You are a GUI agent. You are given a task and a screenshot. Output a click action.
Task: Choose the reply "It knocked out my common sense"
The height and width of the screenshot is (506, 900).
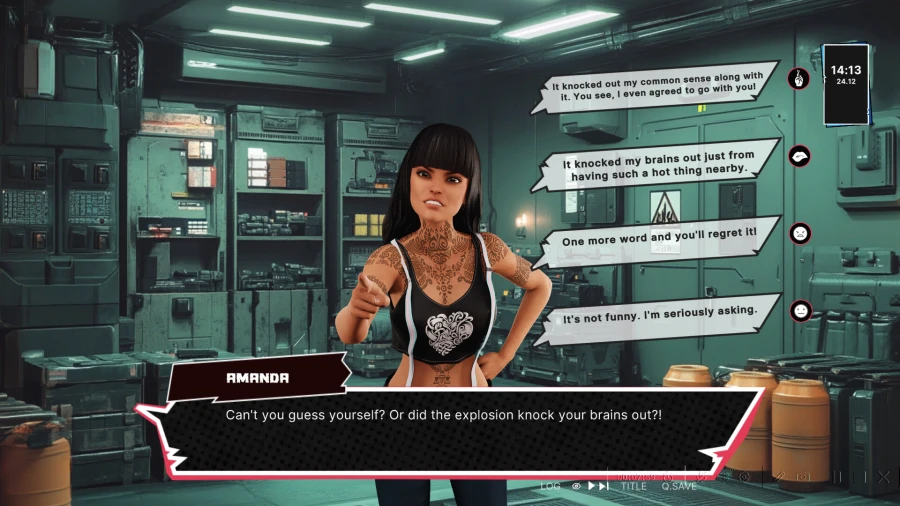pyautogui.click(x=655, y=82)
